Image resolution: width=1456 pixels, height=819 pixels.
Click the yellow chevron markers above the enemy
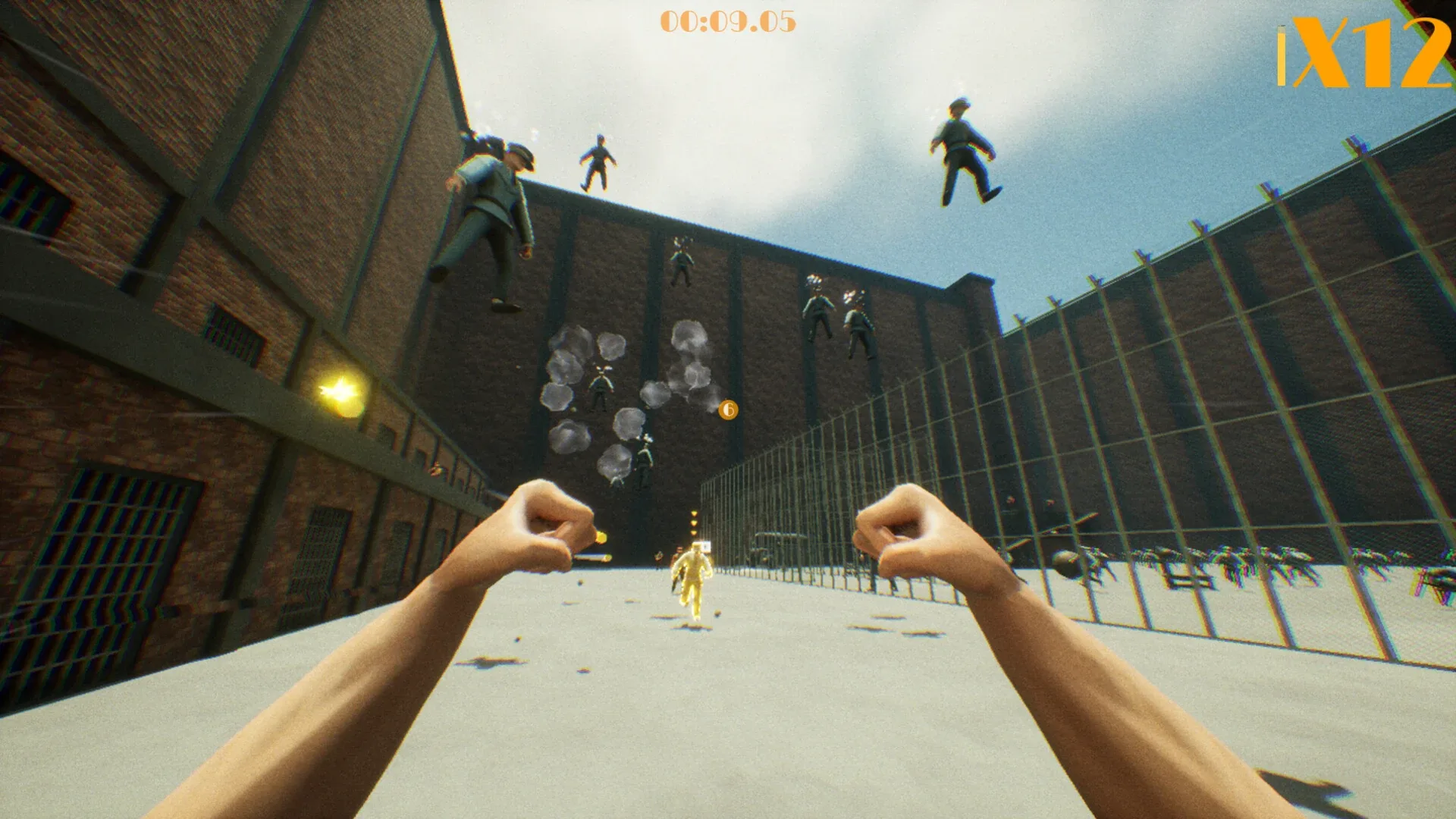click(x=694, y=523)
